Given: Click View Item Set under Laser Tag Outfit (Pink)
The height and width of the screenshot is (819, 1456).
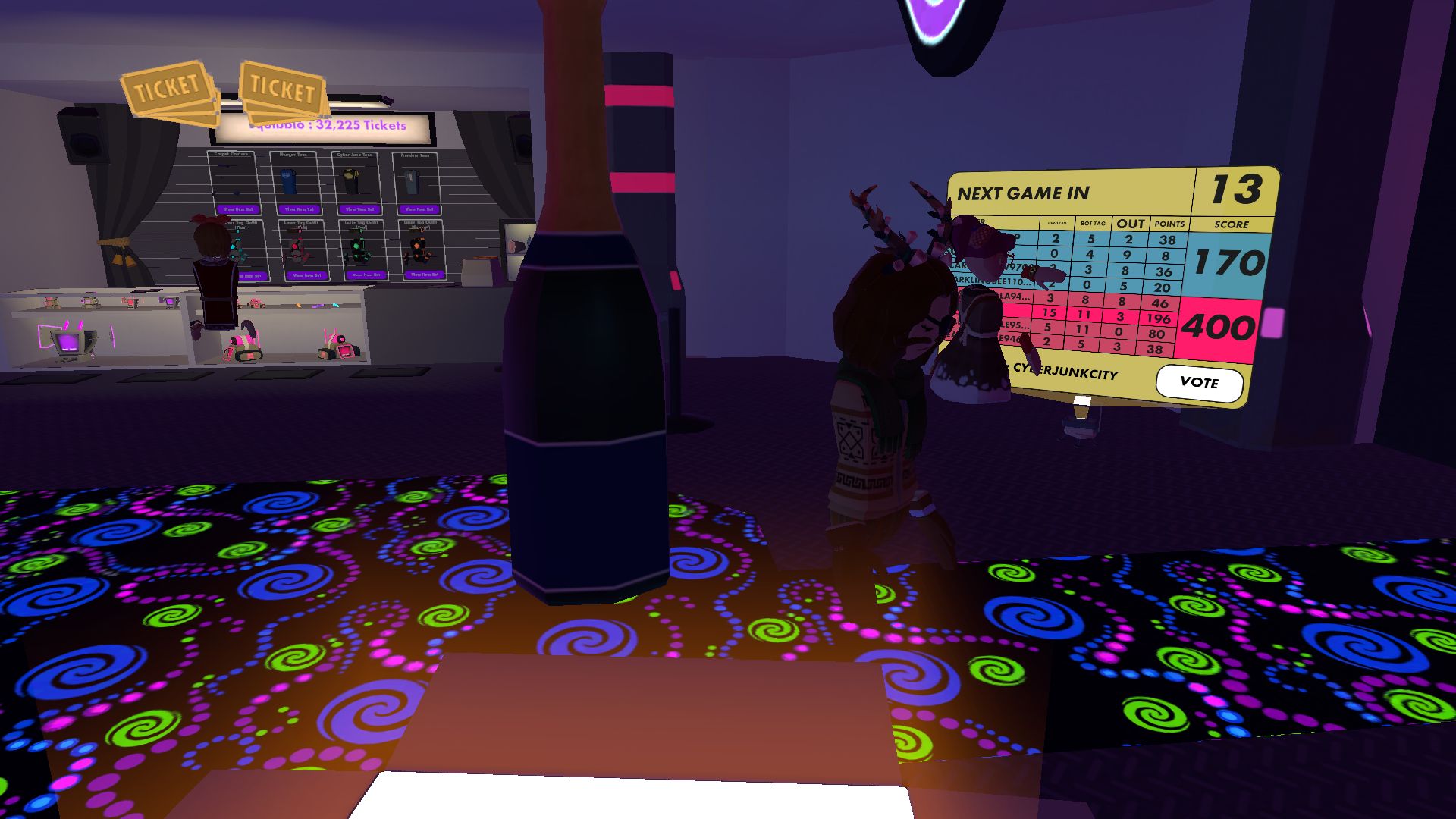Looking at the screenshot, I should [307, 275].
